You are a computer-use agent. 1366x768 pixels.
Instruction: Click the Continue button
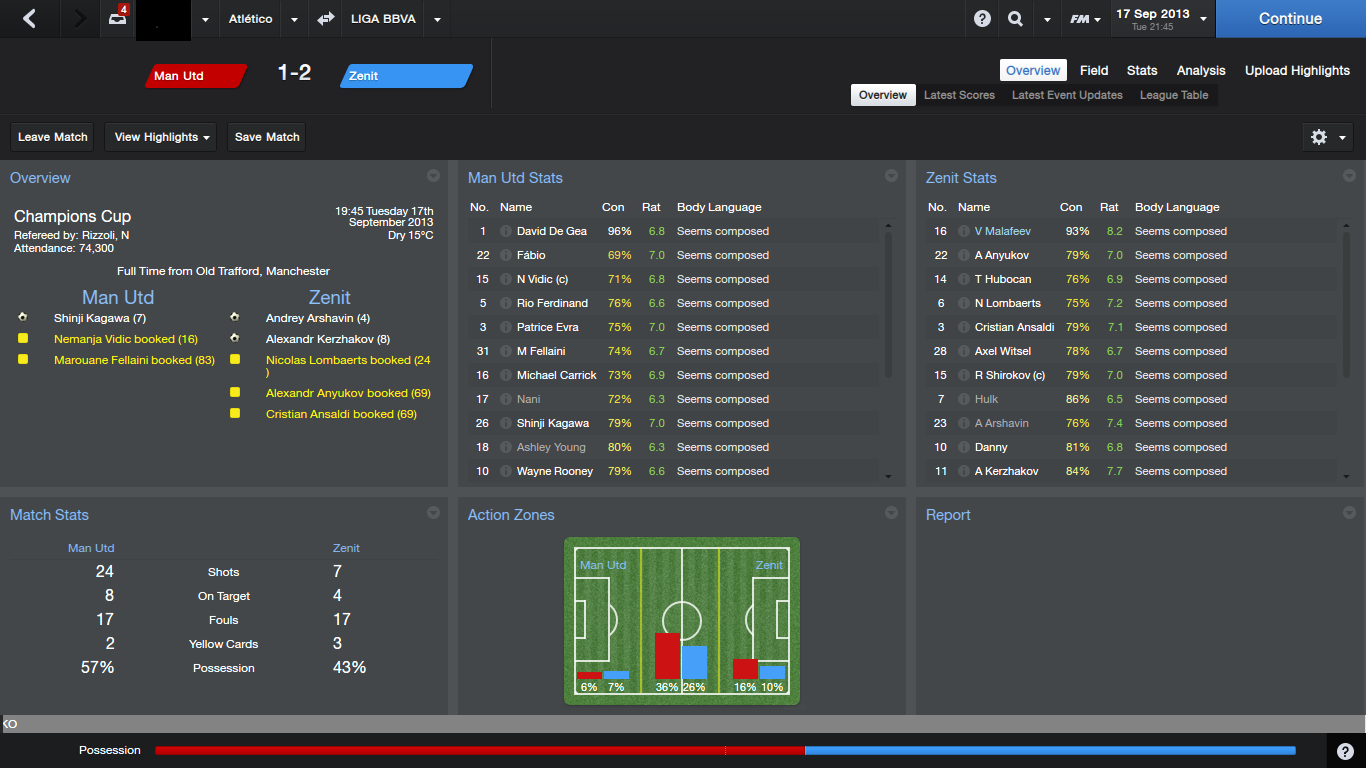point(1290,19)
